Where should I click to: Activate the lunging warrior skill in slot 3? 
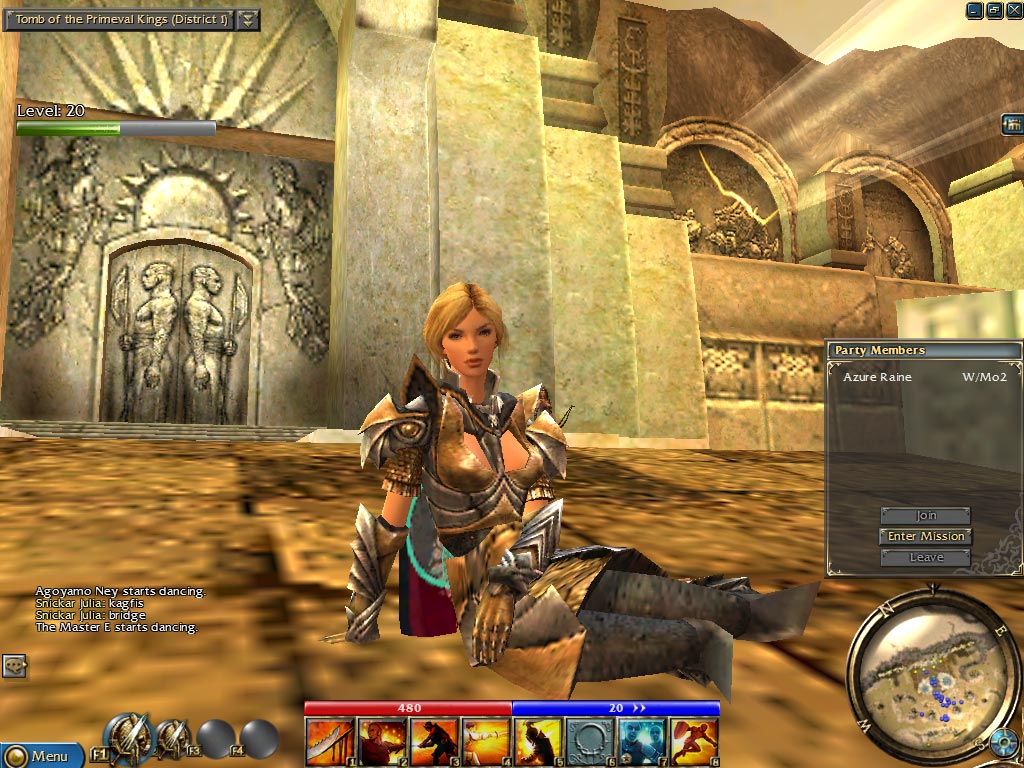click(434, 742)
